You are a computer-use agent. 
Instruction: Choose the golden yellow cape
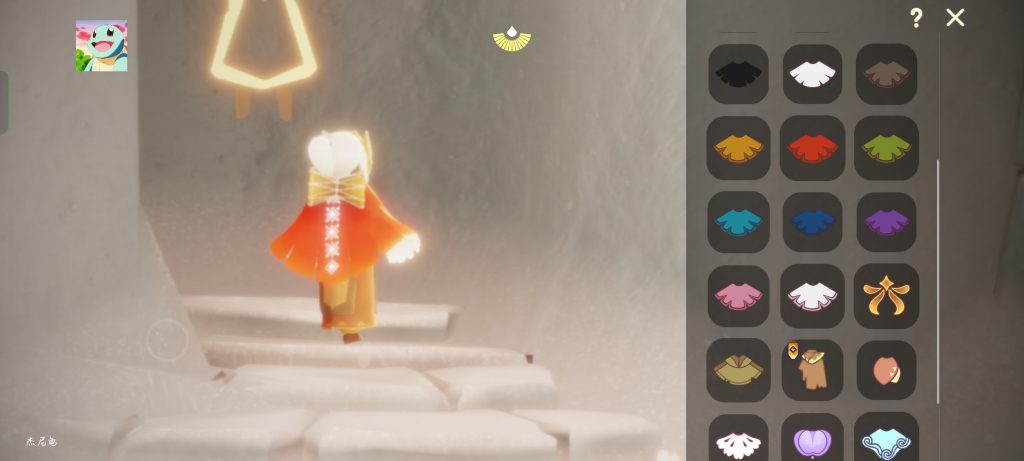[738, 148]
